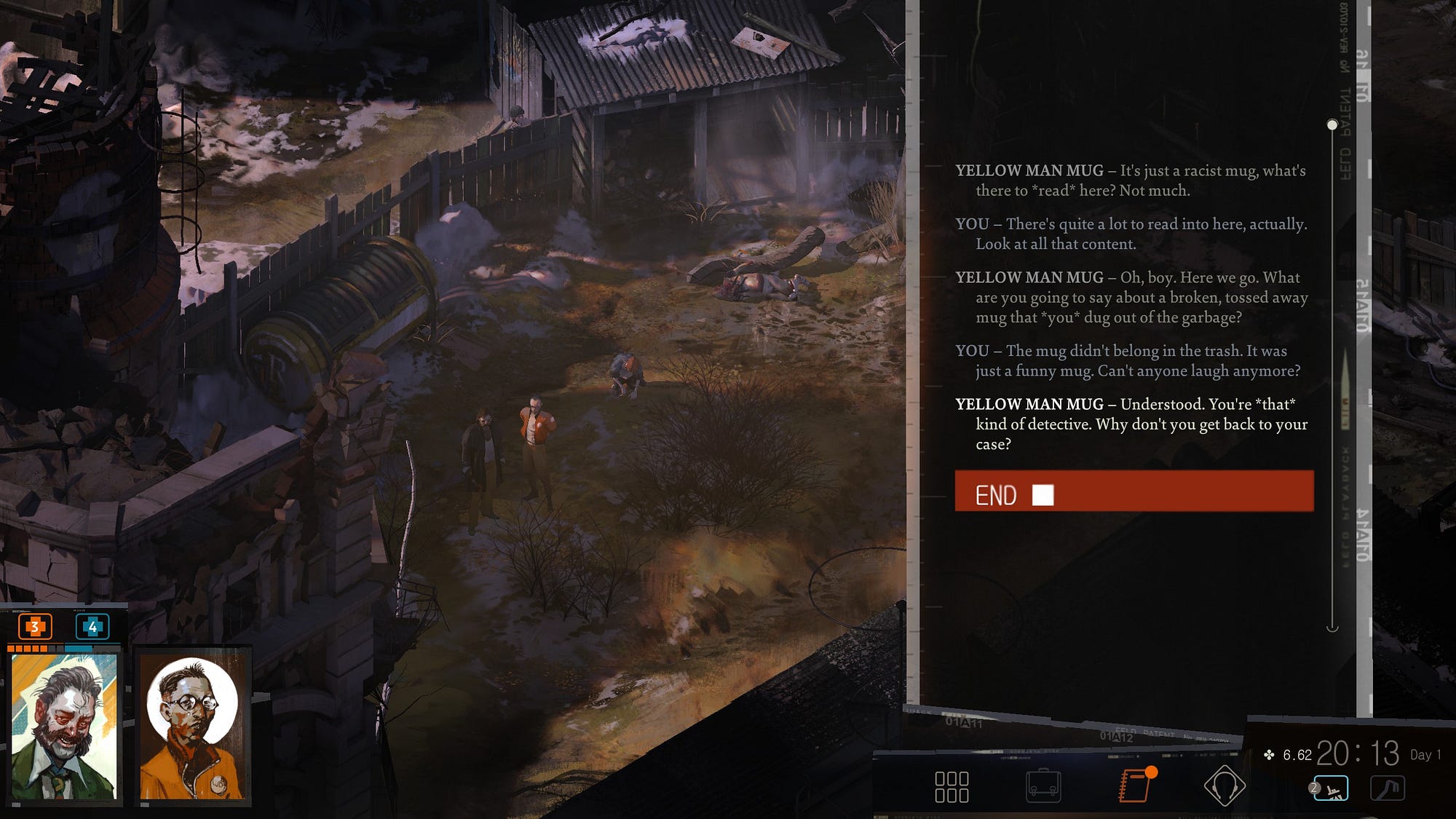The height and width of the screenshot is (819, 1456).
Task: Use the blue morale heal button
Action: click(x=92, y=627)
